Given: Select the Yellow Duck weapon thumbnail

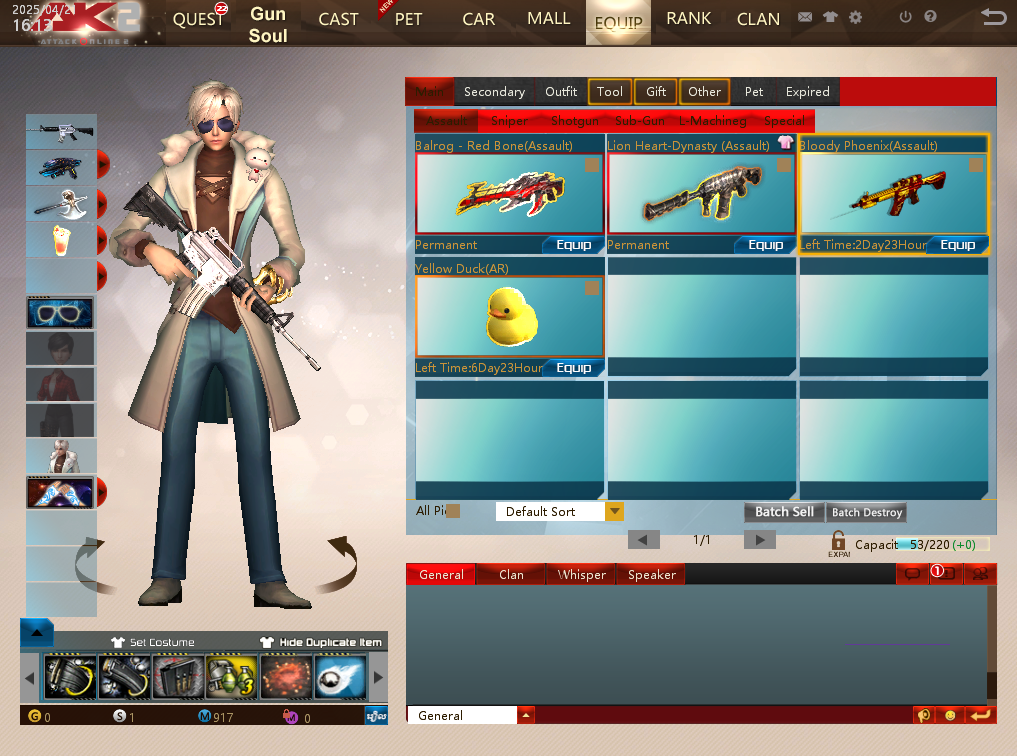Looking at the screenshot, I should pos(509,316).
